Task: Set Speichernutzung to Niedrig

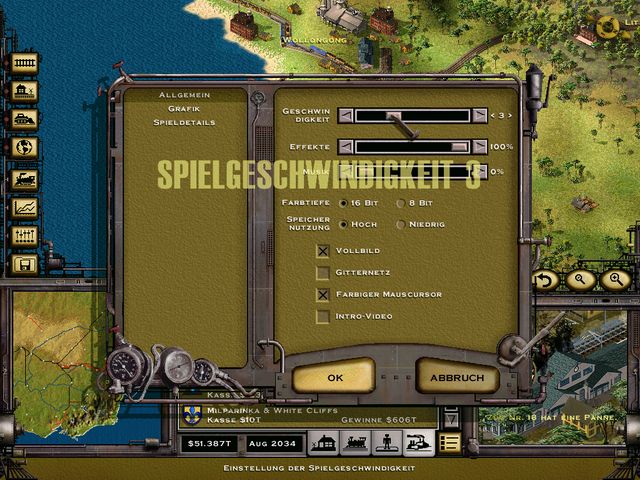Action: click(x=401, y=224)
